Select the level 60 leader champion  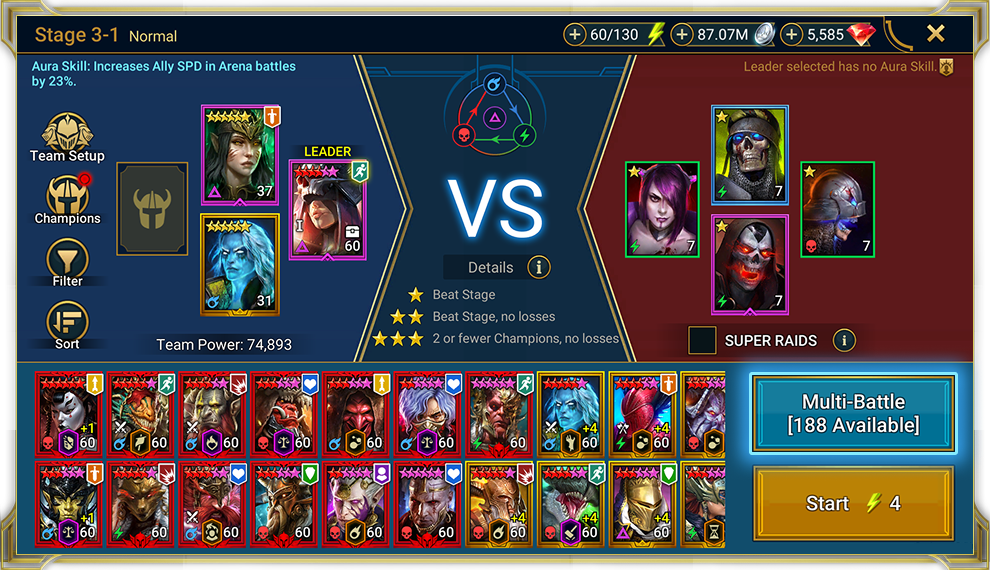tap(328, 209)
